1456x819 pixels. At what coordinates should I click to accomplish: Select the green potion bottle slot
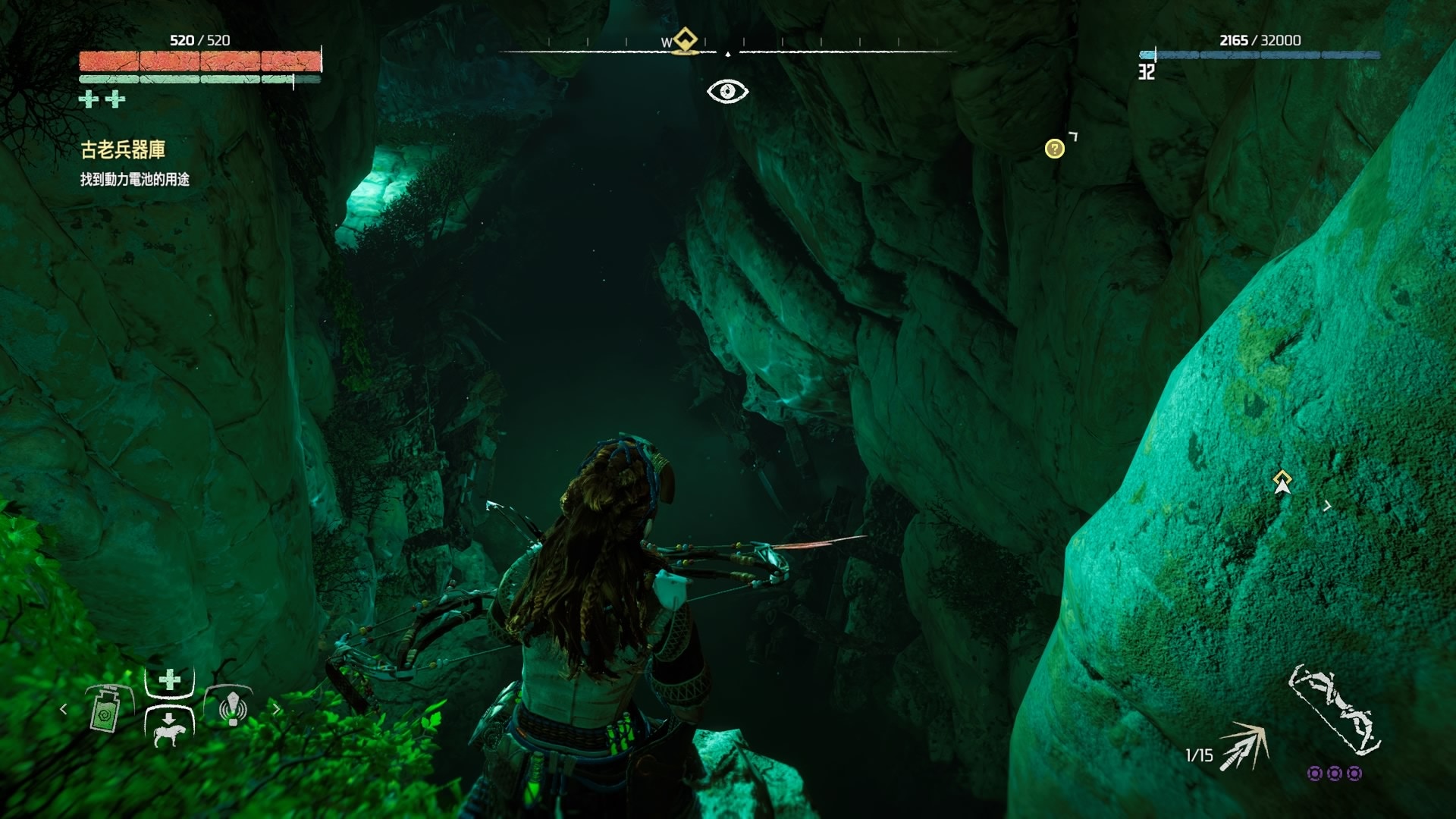(105, 710)
